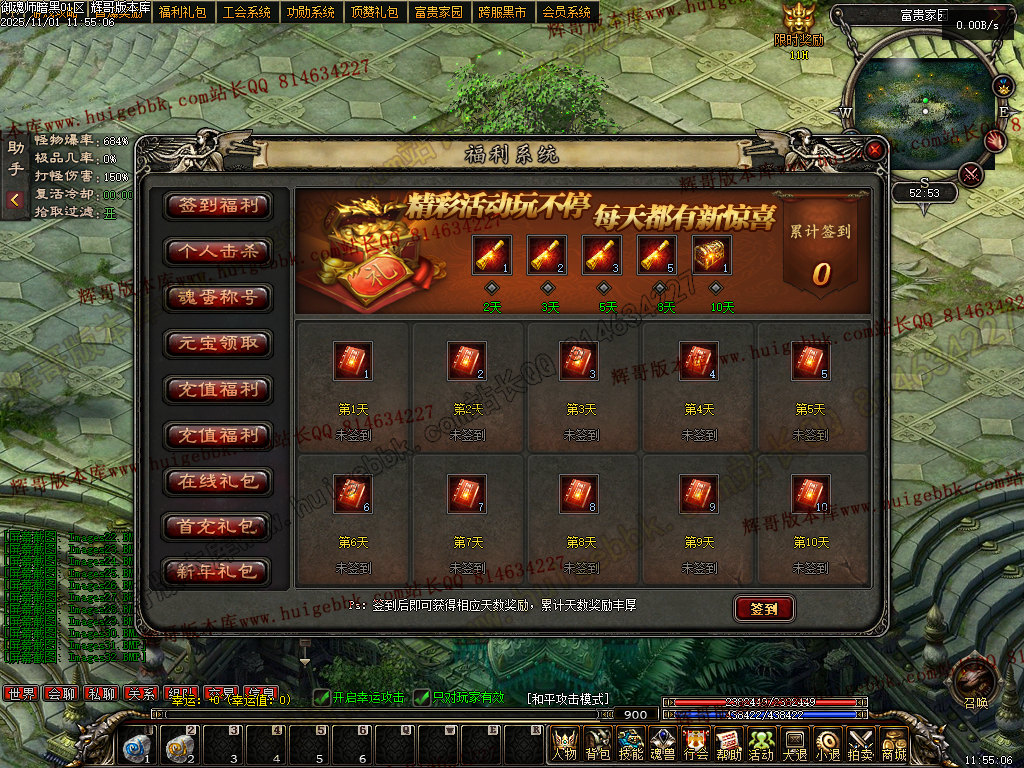Click the 10天 cumulative treasure chest reward

click(x=711, y=255)
